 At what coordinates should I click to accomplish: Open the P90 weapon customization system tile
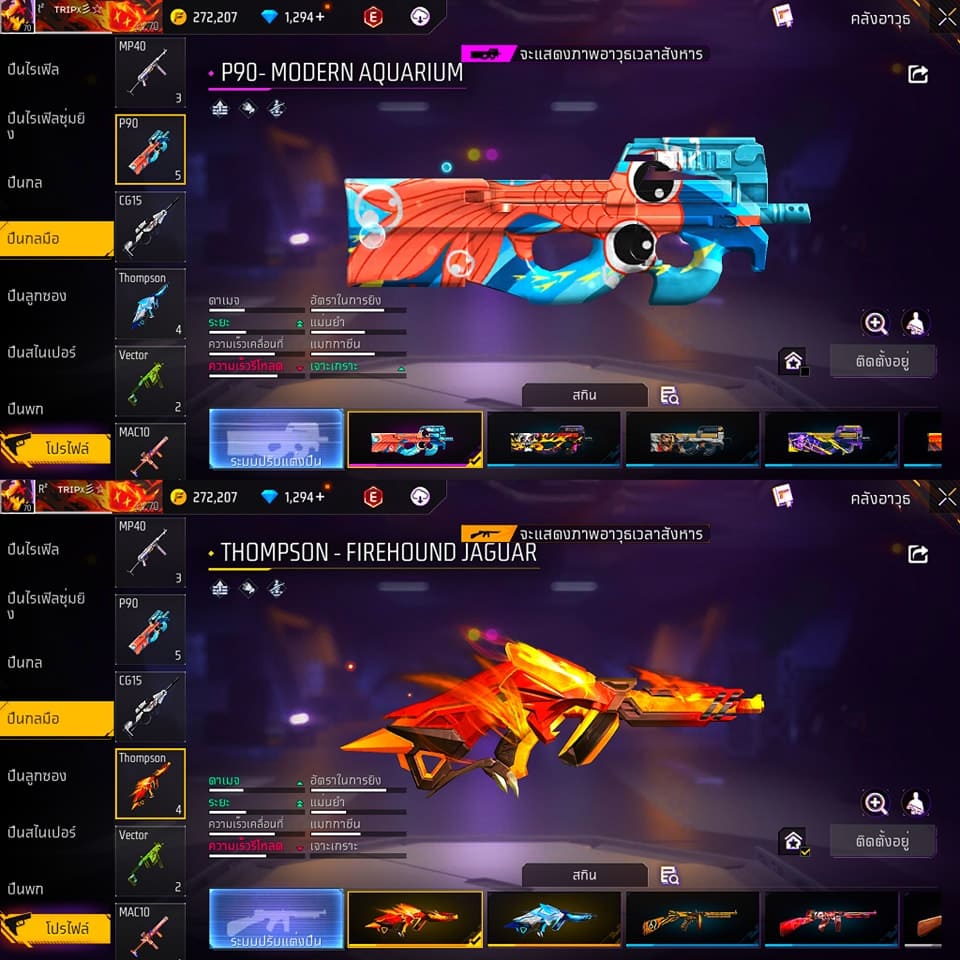point(276,439)
